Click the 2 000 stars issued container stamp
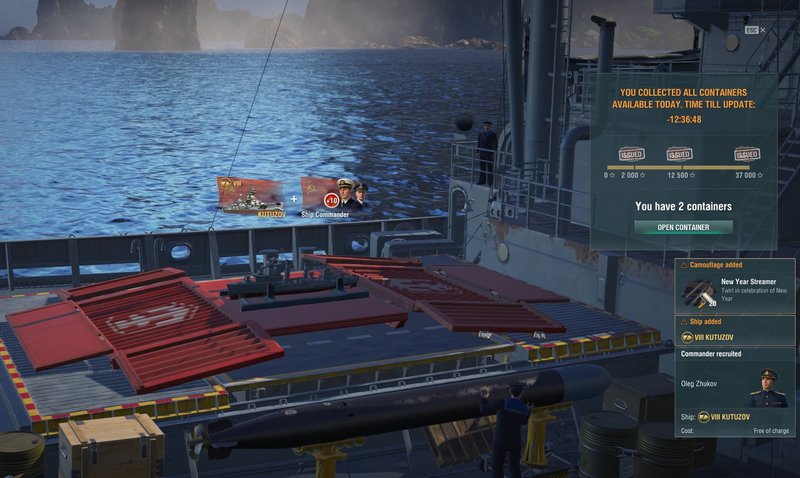Screen dimensions: 800x478 631,155
